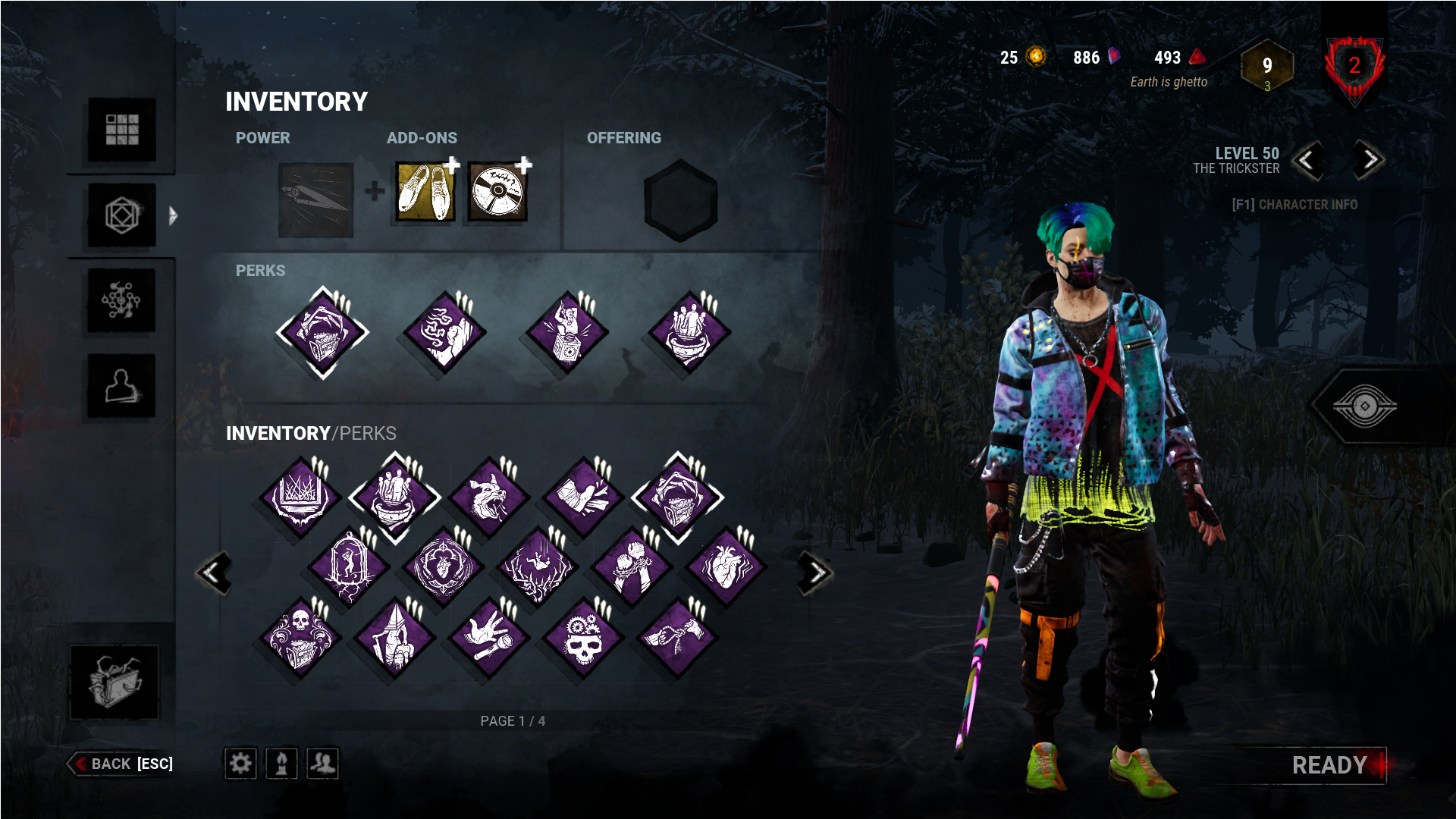Click the two-players icon near the bottom toolbar

(322, 764)
